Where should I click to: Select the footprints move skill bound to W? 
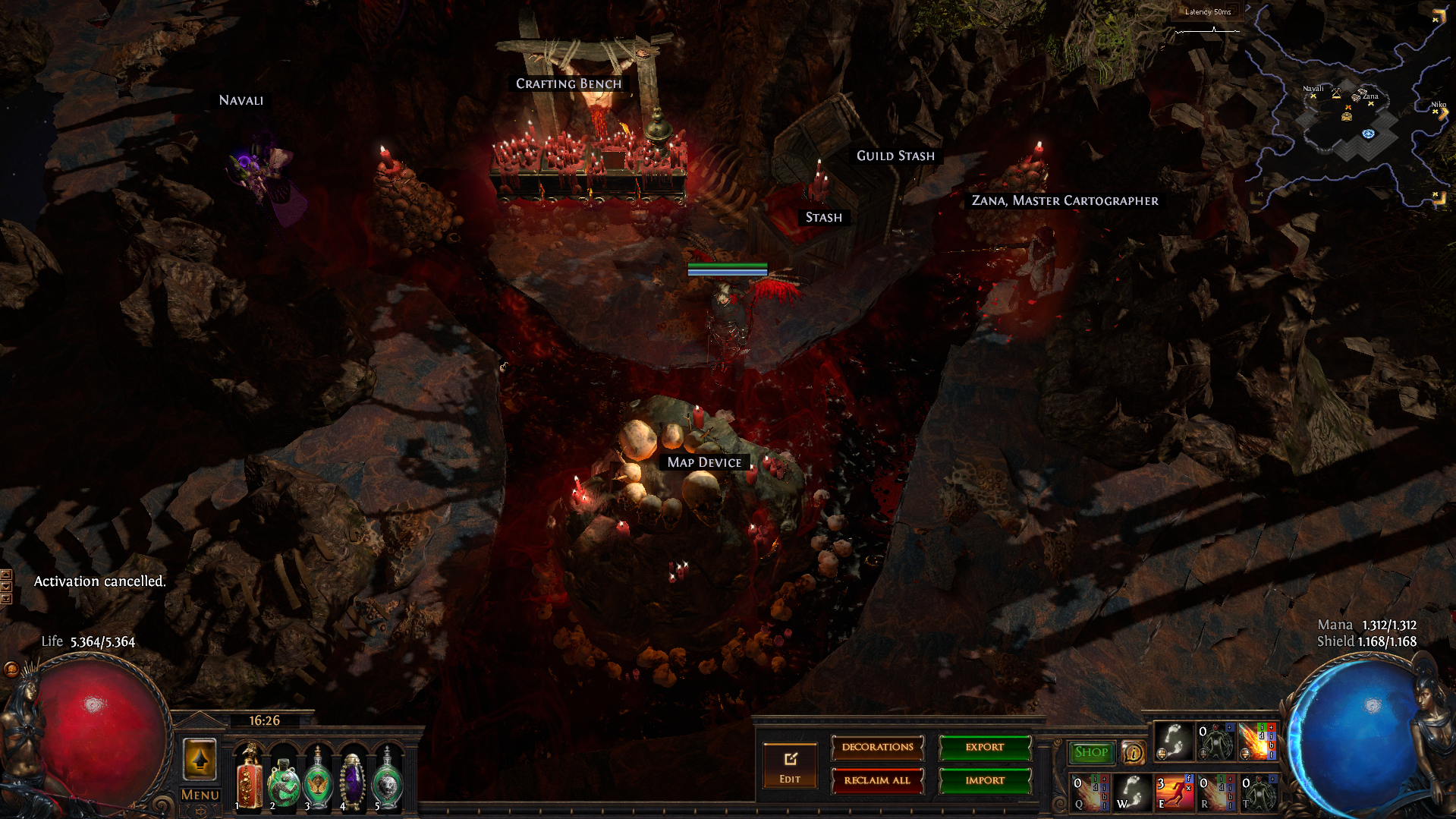click(1131, 792)
